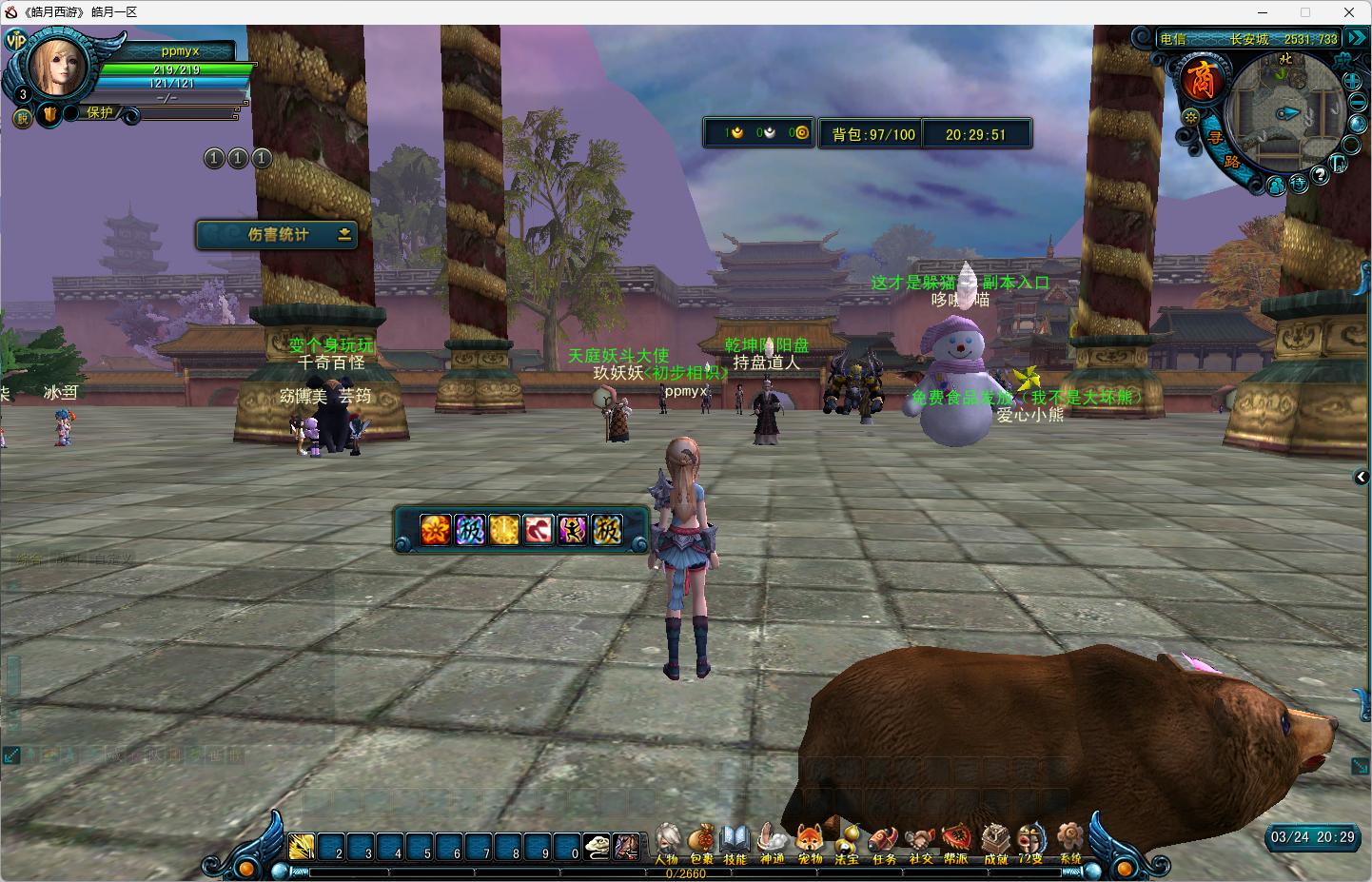
Task: Close the game window
Action: [1348, 12]
